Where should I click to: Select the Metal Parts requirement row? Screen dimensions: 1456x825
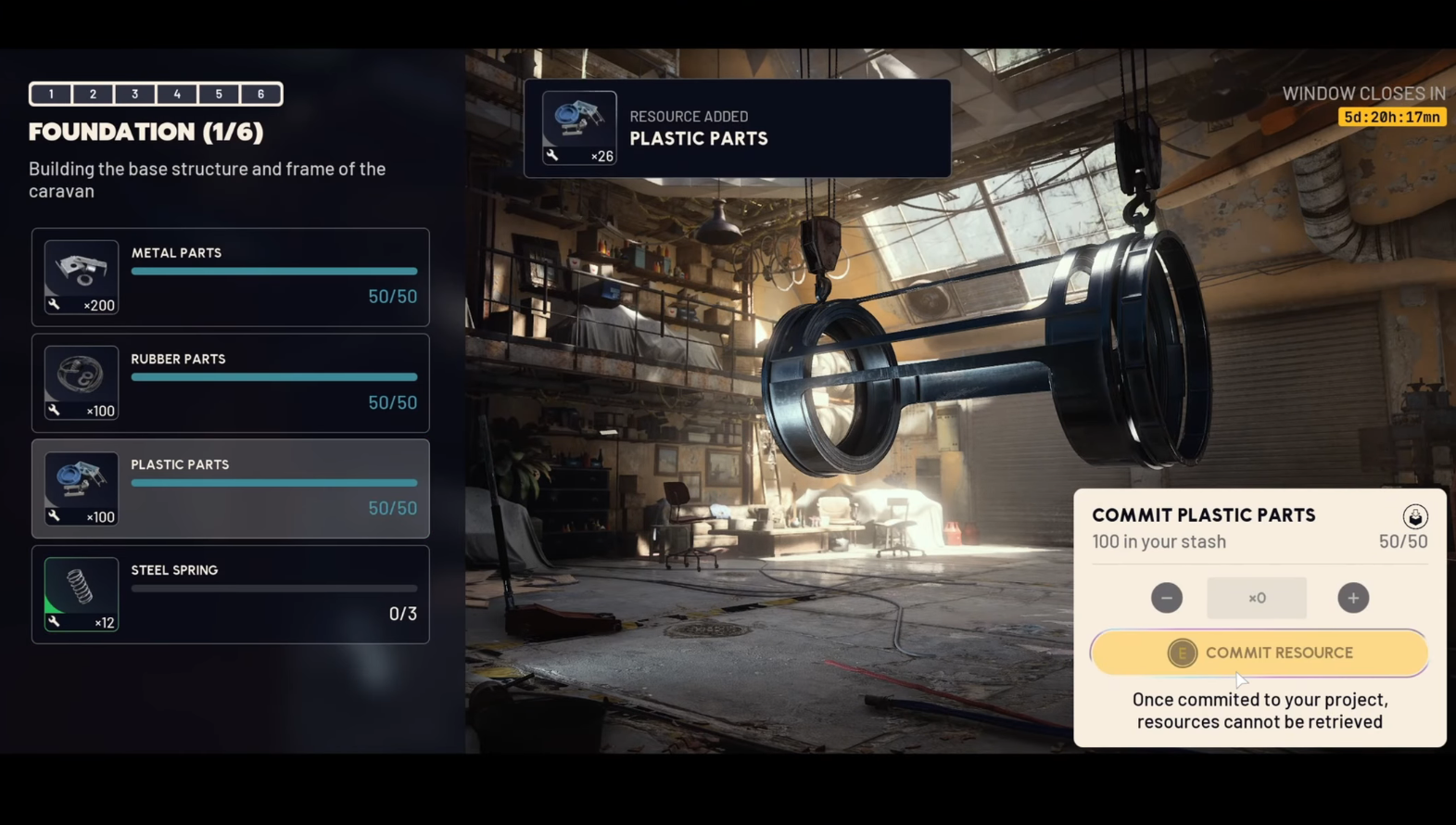tap(231, 277)
